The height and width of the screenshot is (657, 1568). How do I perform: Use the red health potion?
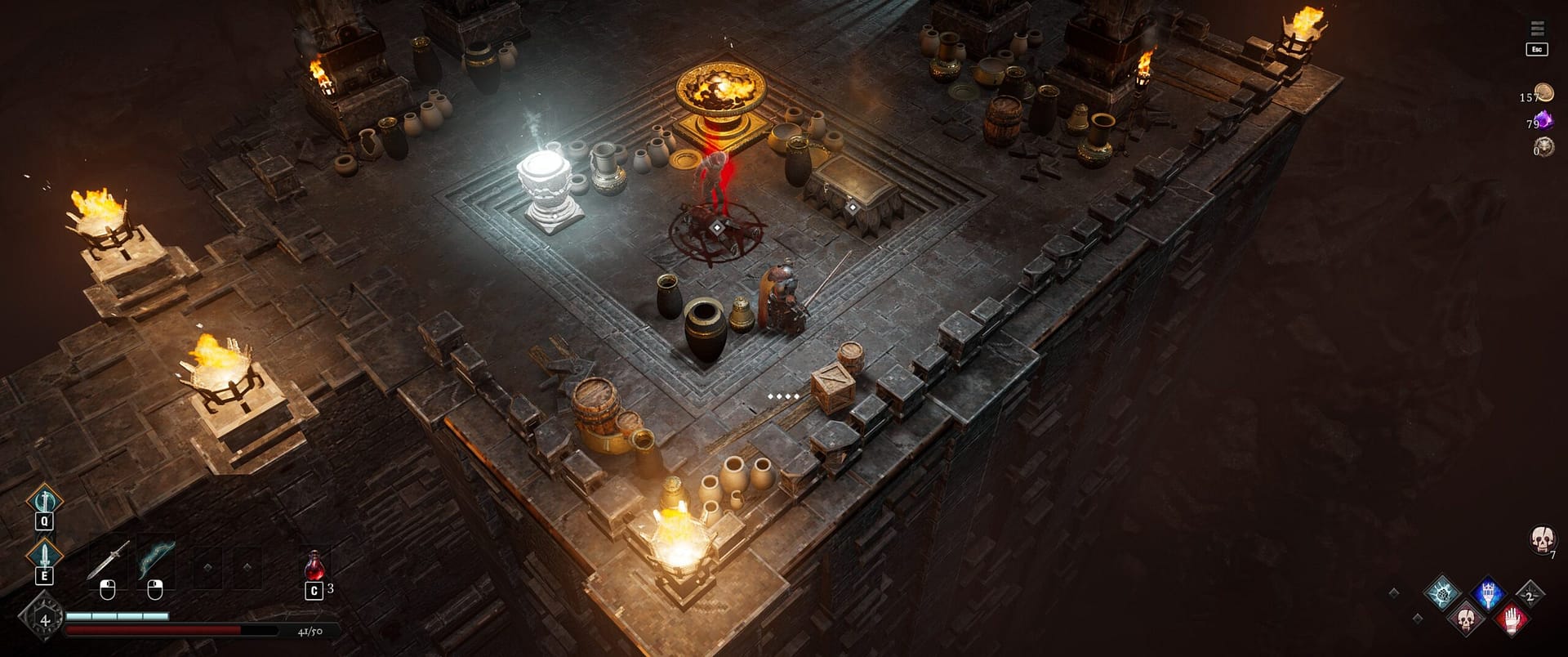pyautogui.click(x=314, y=565)
